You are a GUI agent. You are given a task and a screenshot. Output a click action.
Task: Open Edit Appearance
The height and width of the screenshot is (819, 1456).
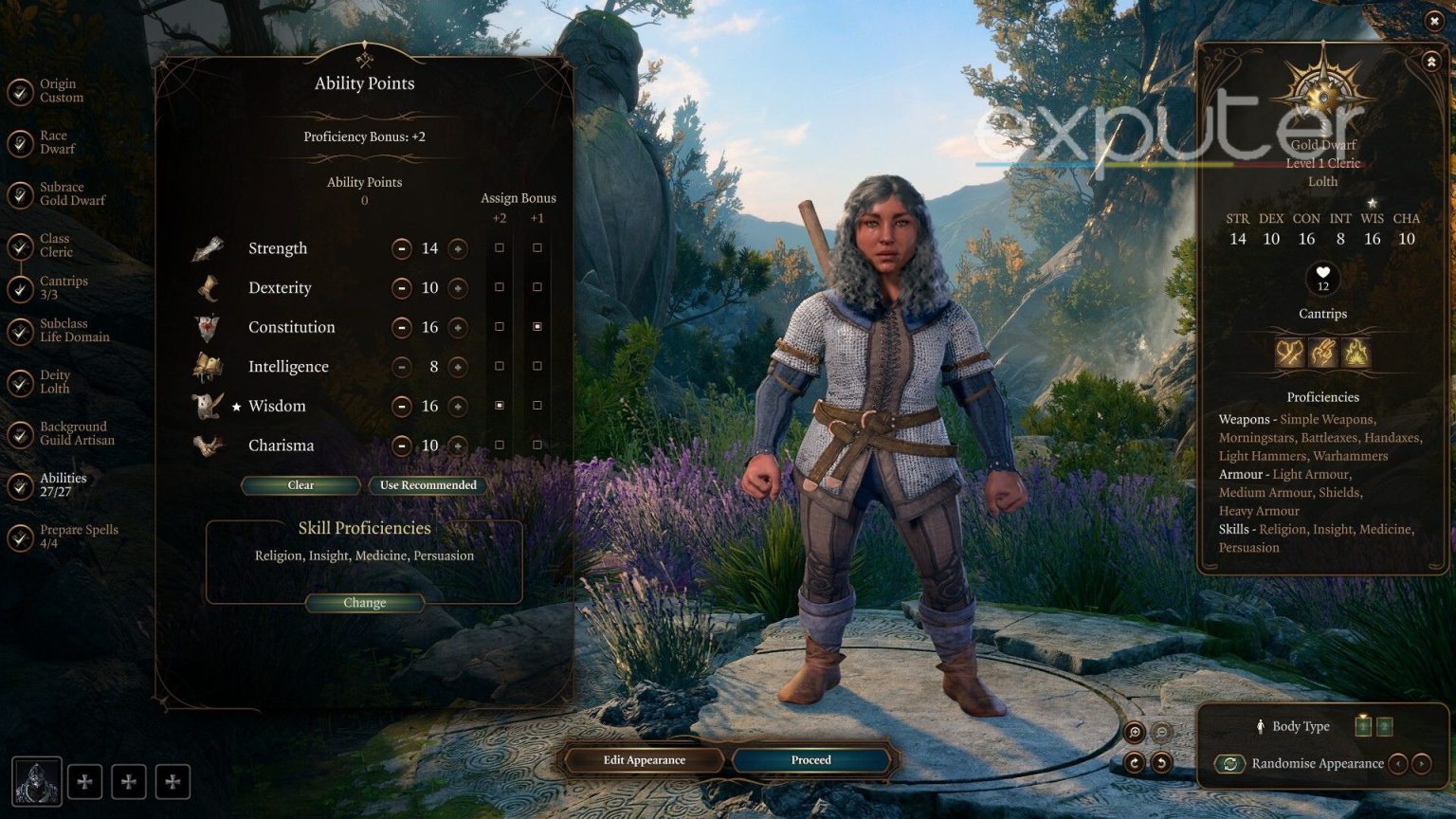point(646,759)
